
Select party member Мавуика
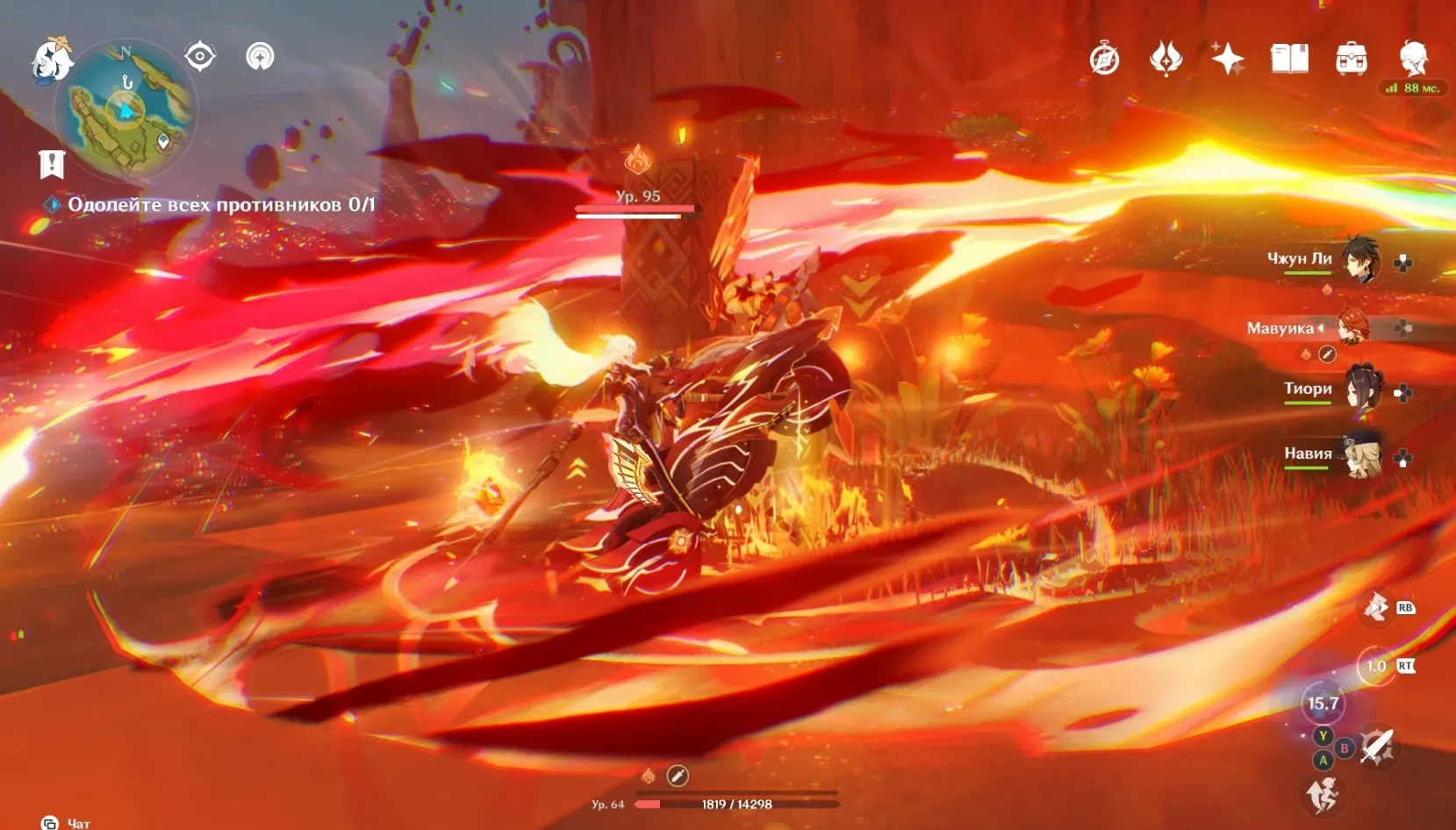tap(1352, 327)
